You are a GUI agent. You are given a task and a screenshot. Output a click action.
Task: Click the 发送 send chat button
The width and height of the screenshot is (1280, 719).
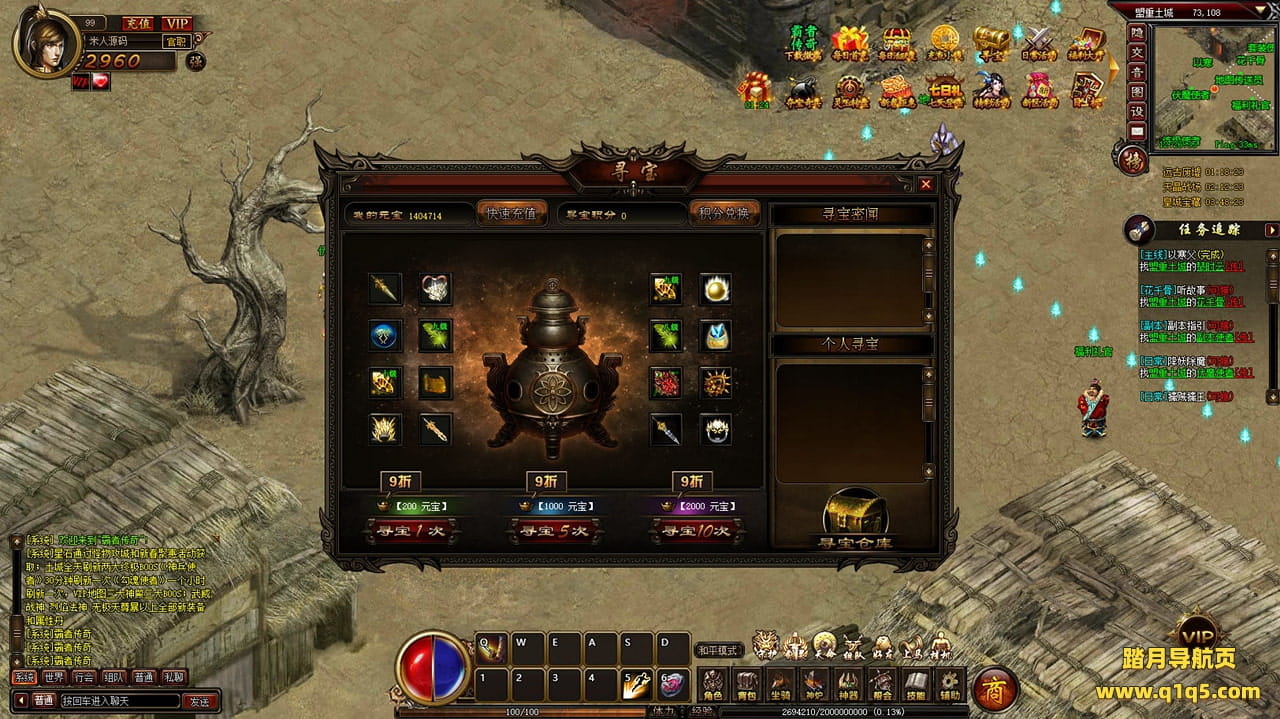point(200,701)
